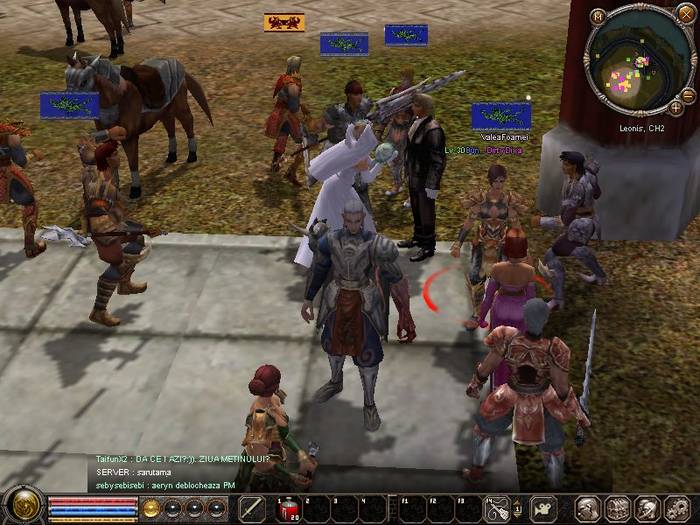Open the character window icon

[588, 509]
